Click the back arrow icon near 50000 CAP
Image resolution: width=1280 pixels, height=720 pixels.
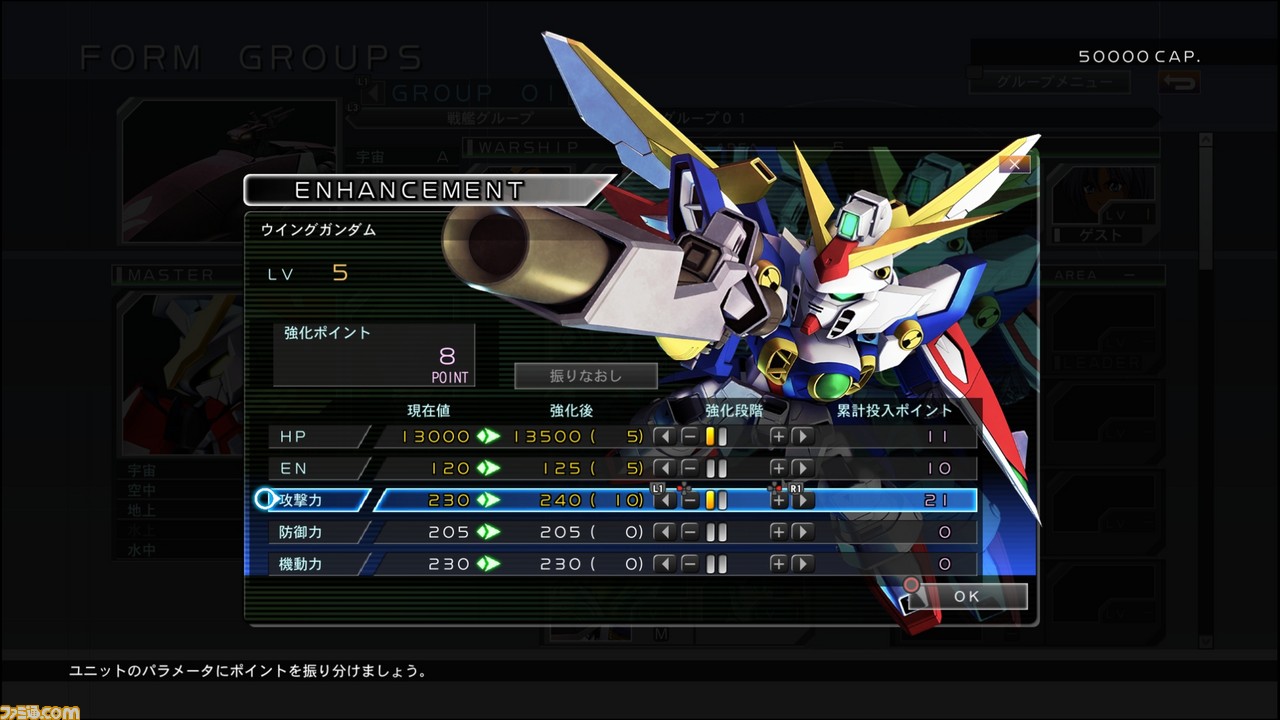(1180, 84)
